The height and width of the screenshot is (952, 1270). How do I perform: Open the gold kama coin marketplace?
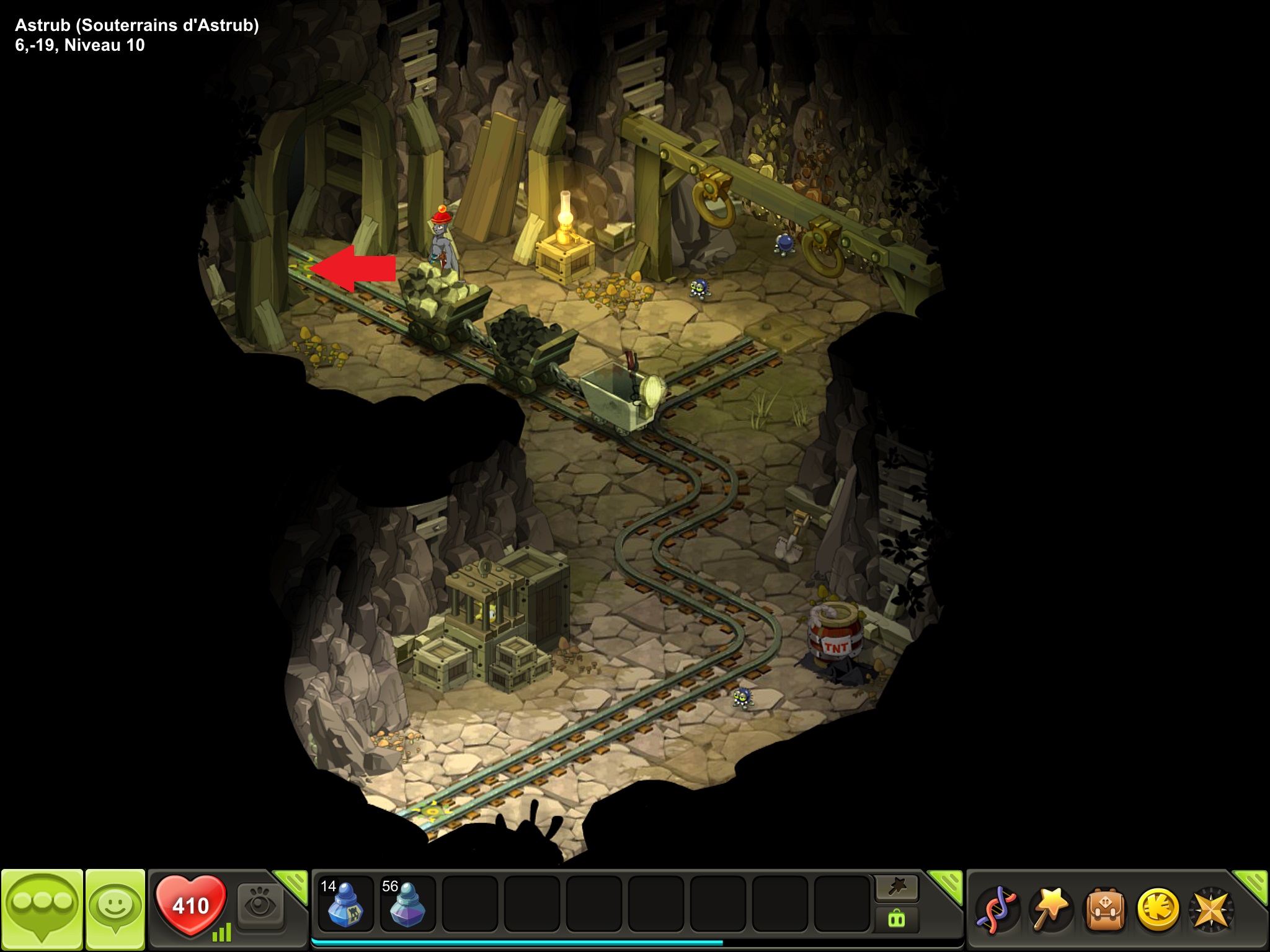pos(1157,910)
